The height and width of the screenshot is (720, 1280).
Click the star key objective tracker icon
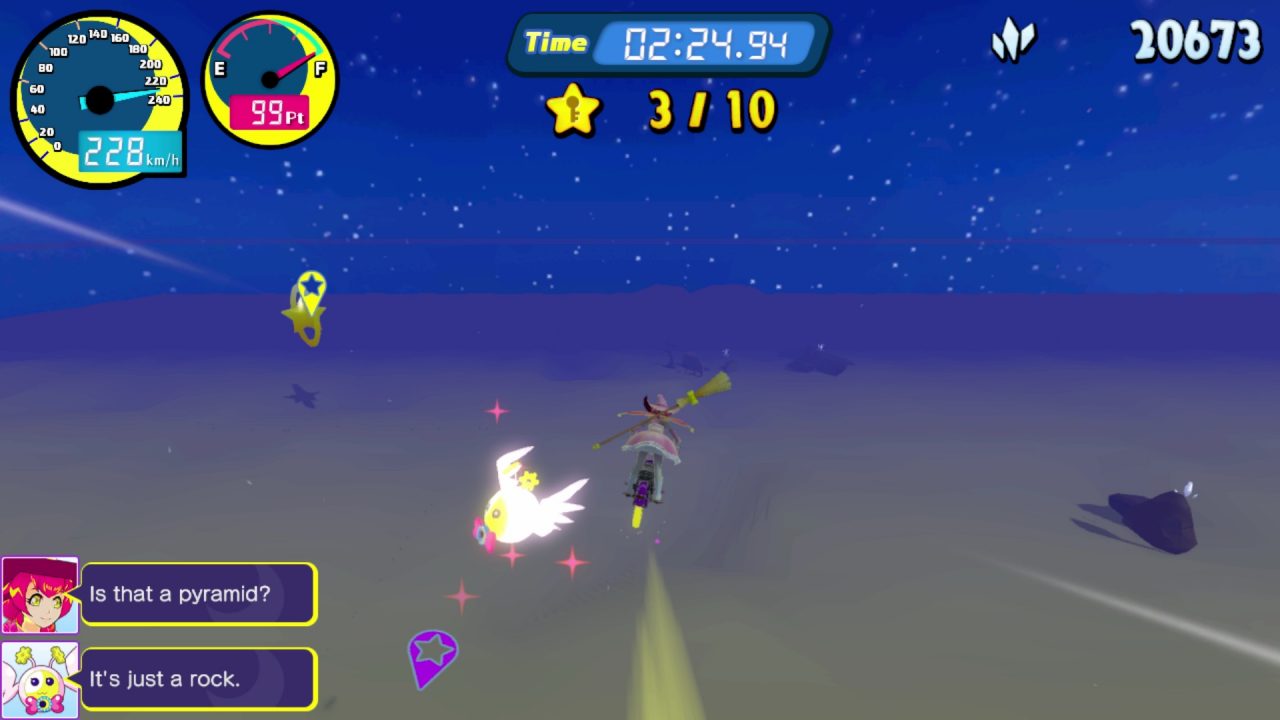tap(573, 110)
